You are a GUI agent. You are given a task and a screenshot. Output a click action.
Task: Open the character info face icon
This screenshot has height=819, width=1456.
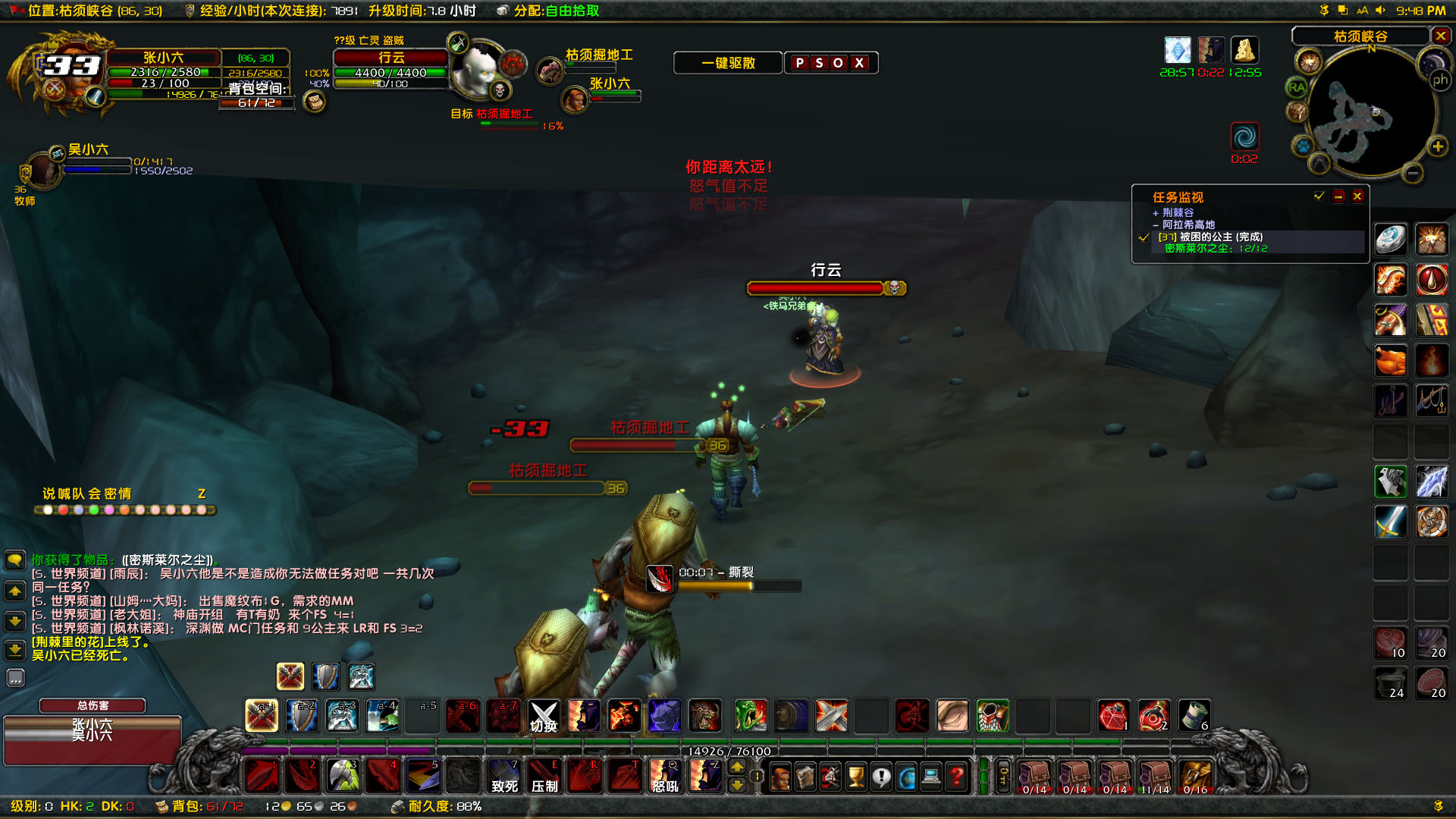(780, 777)
